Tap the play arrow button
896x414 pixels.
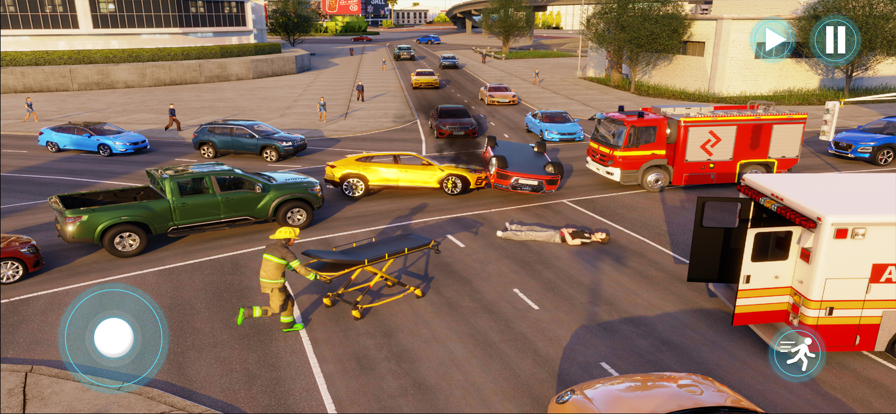[773, 40]
